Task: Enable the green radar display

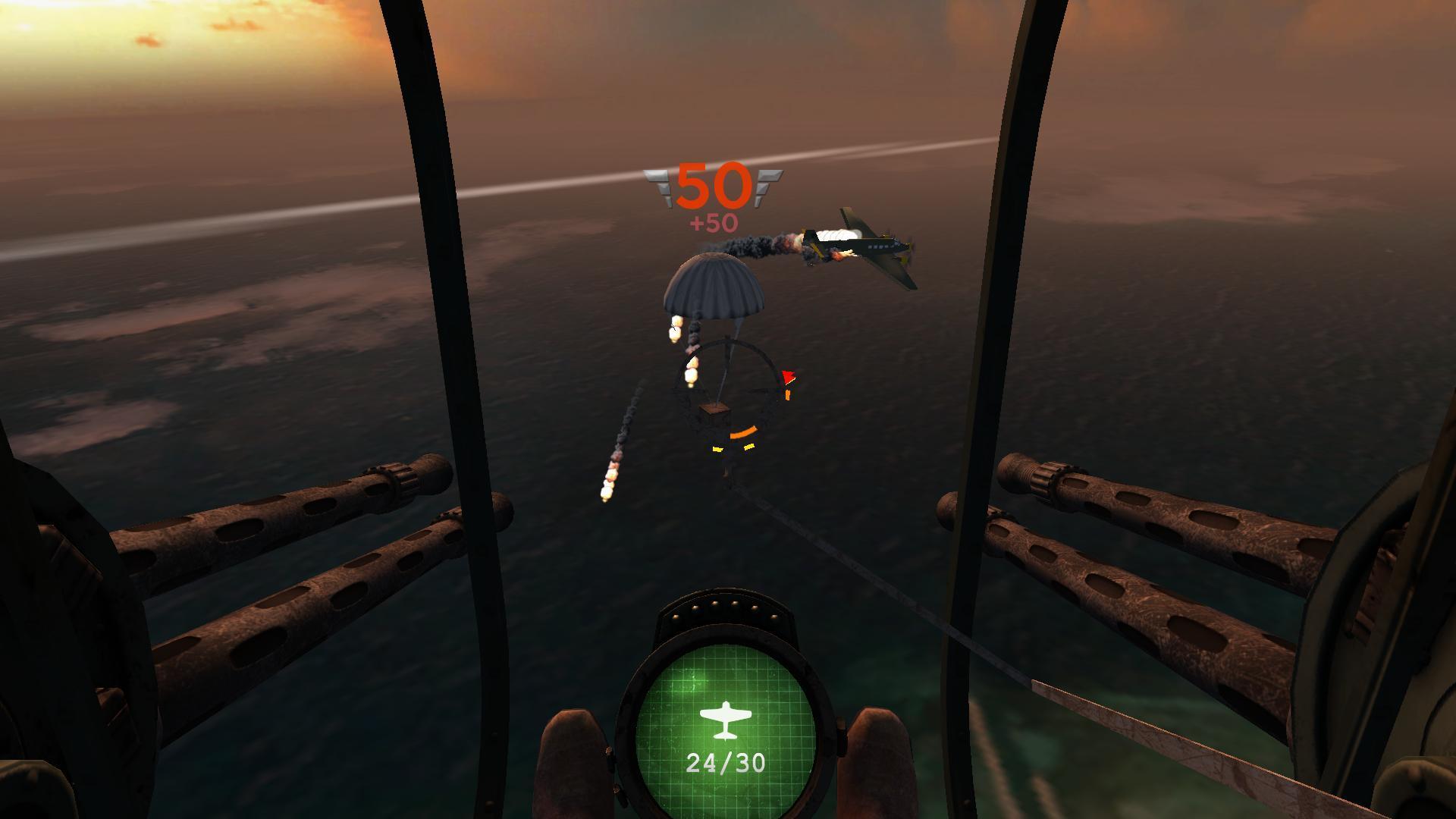Action: (x=726, y=728)
